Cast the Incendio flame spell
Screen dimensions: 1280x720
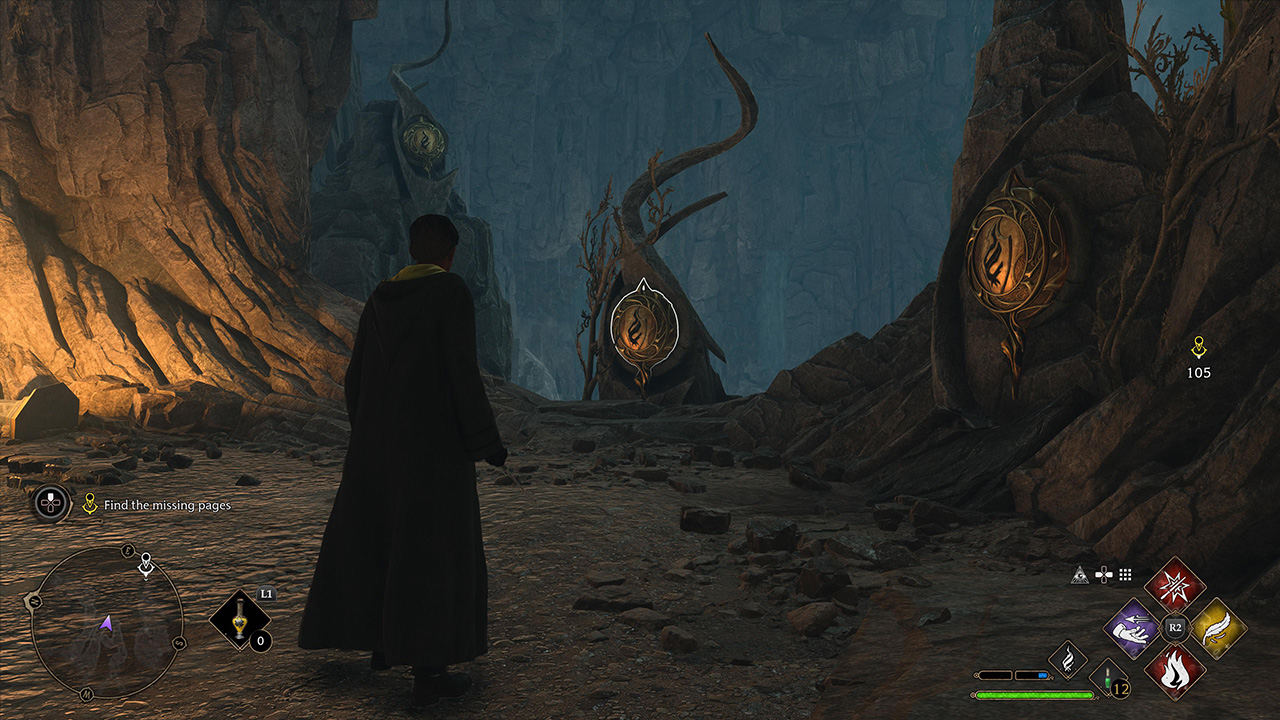[1175, 671]
